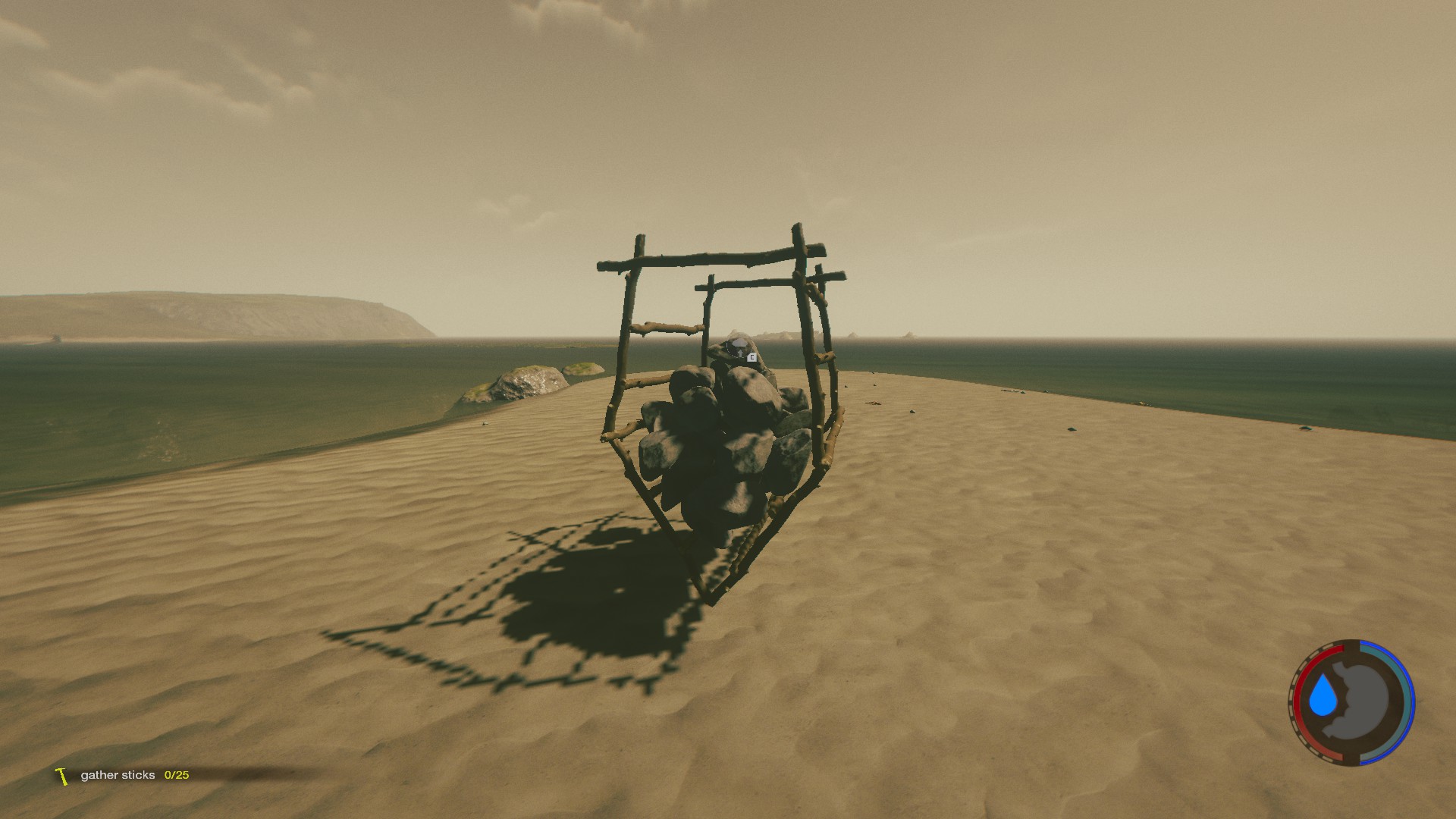This screenshot has height=819, width=1456.
Task: Click the yellow hammer build-task icon
Action: (x=61, y=776)
